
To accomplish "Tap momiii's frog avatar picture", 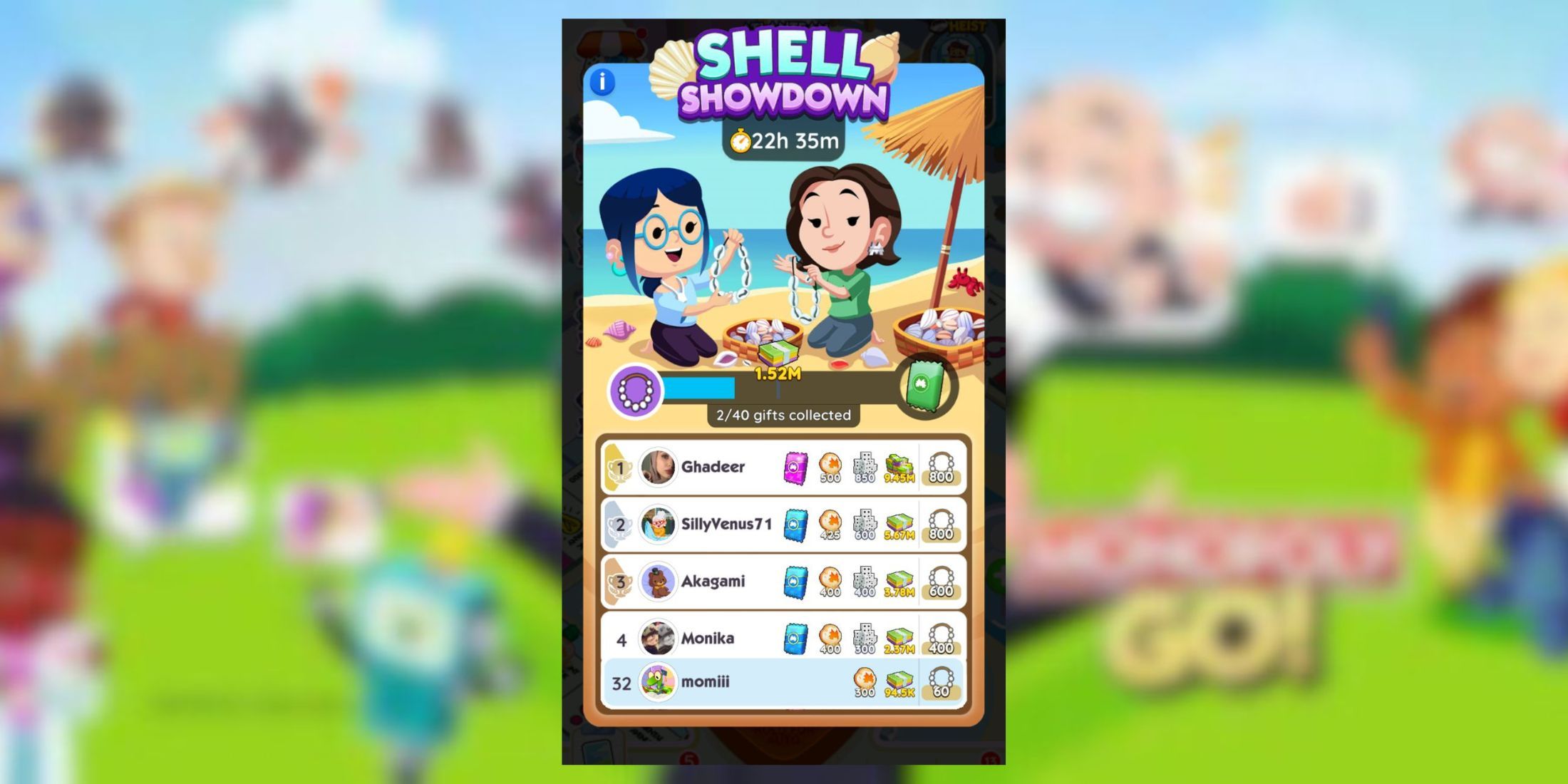I will 659,683.
